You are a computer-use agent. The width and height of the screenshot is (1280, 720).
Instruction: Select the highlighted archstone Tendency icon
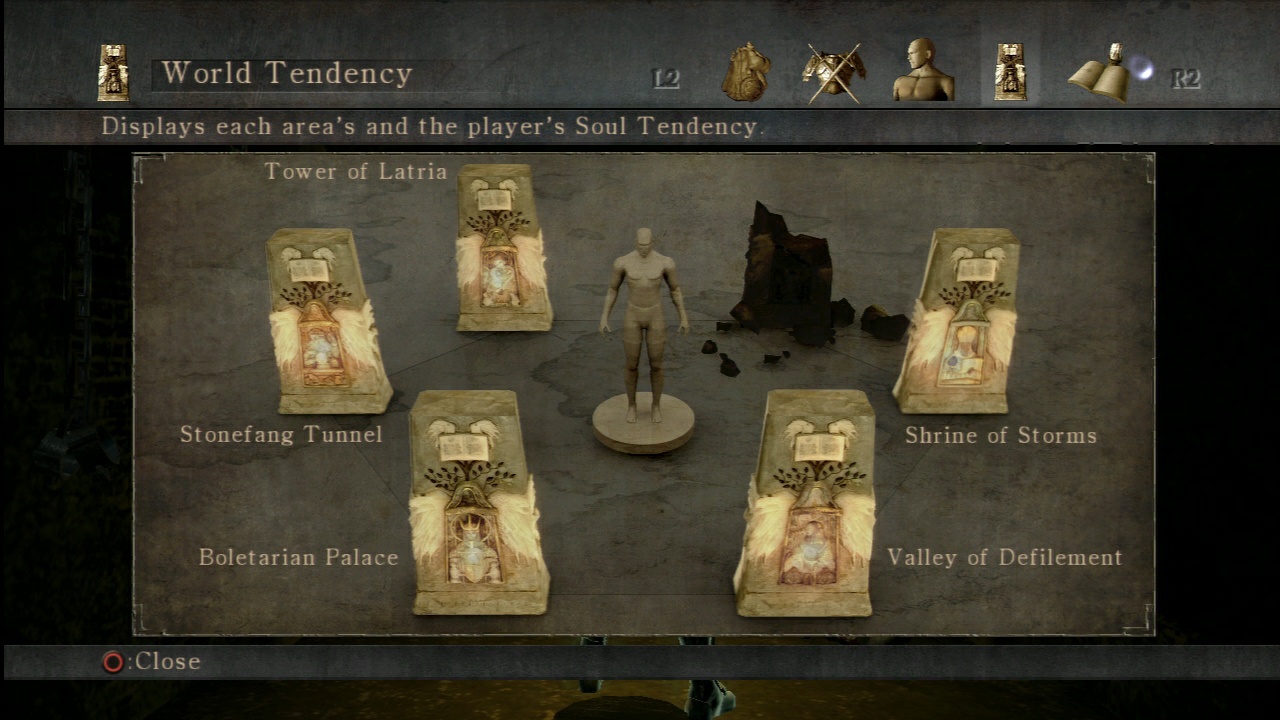click(1010, 70)
